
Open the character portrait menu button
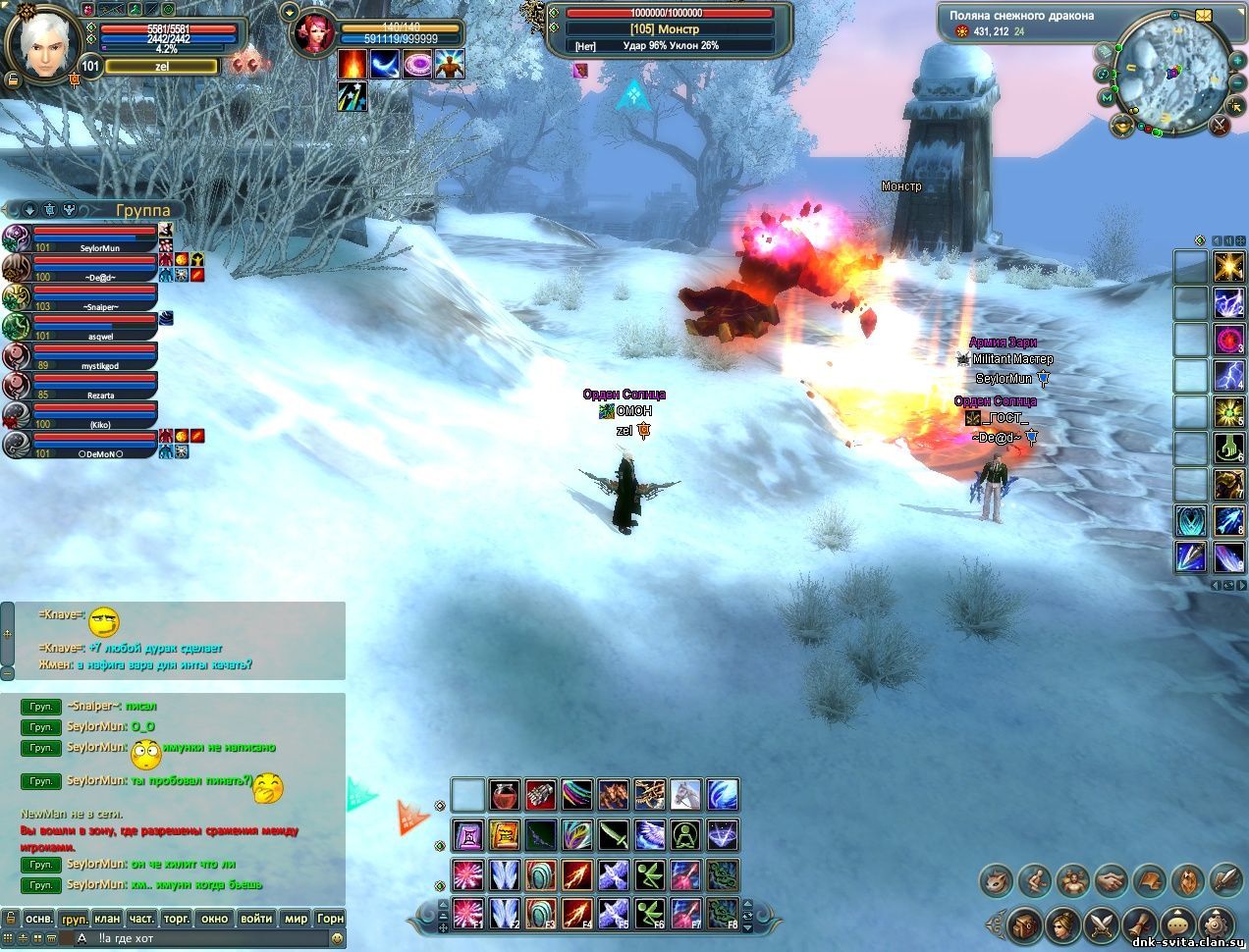[x=1061, y=924]
